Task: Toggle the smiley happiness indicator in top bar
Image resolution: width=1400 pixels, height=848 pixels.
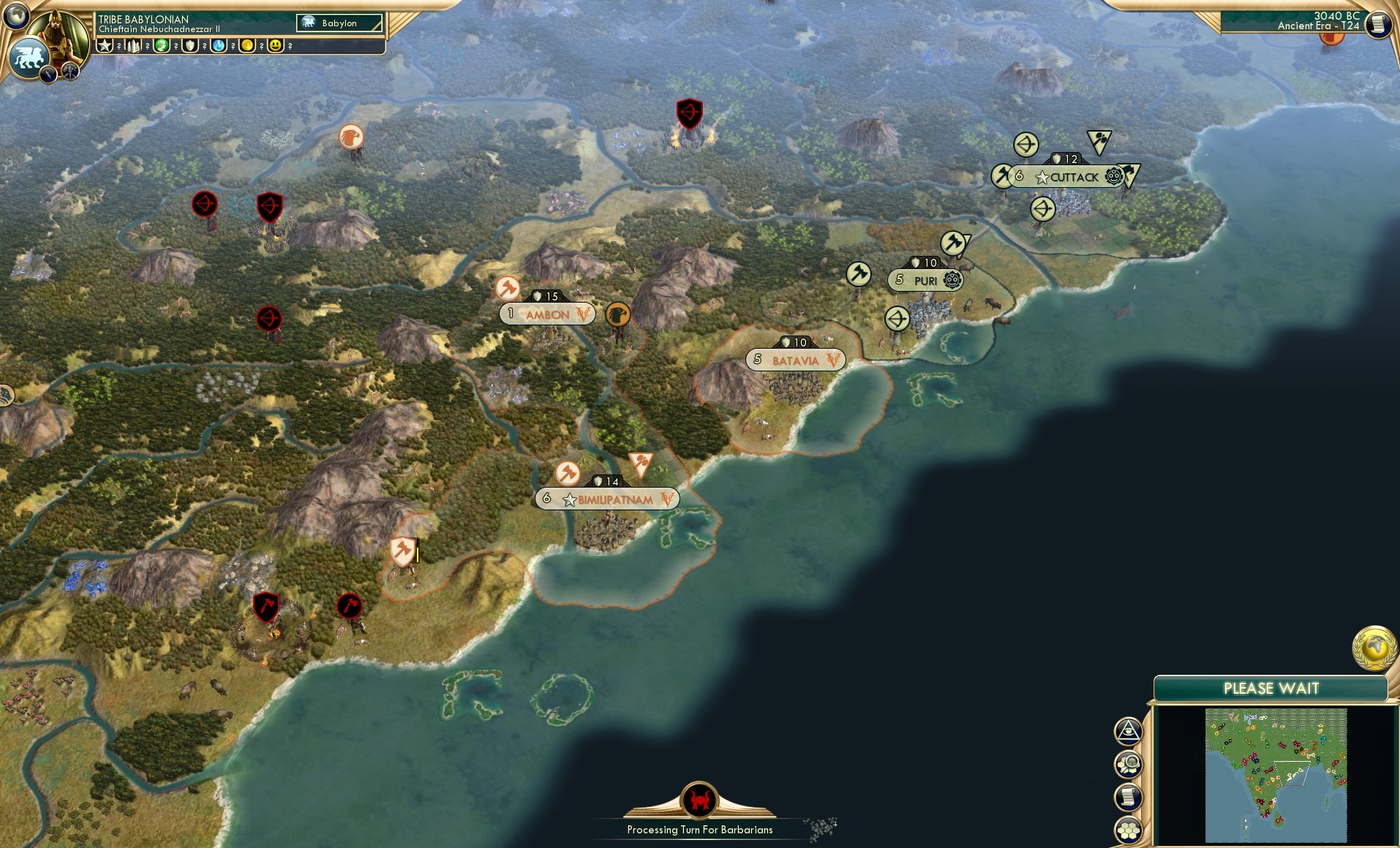Action: tap(276, 45)
